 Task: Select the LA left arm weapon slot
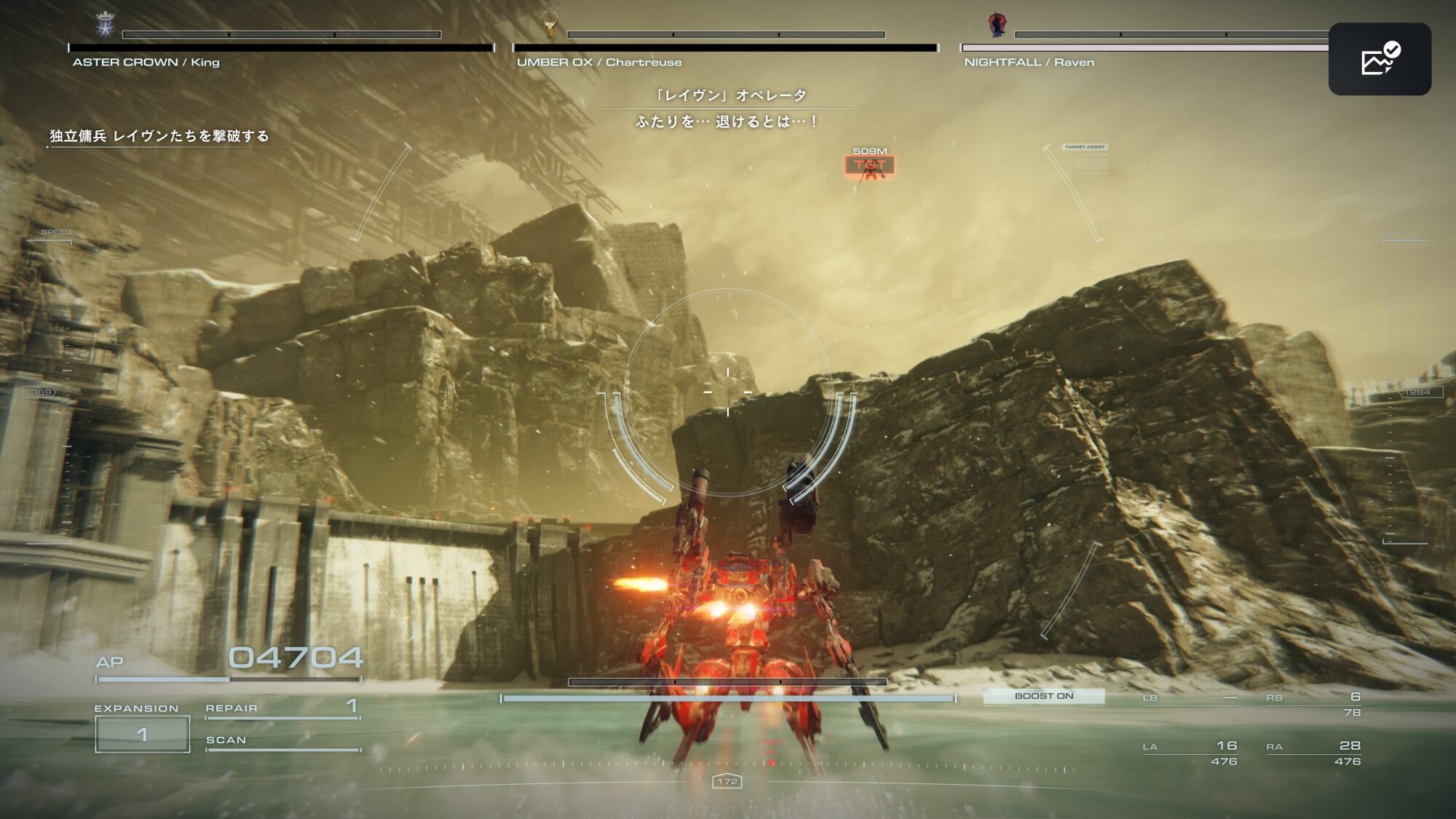1190,753
